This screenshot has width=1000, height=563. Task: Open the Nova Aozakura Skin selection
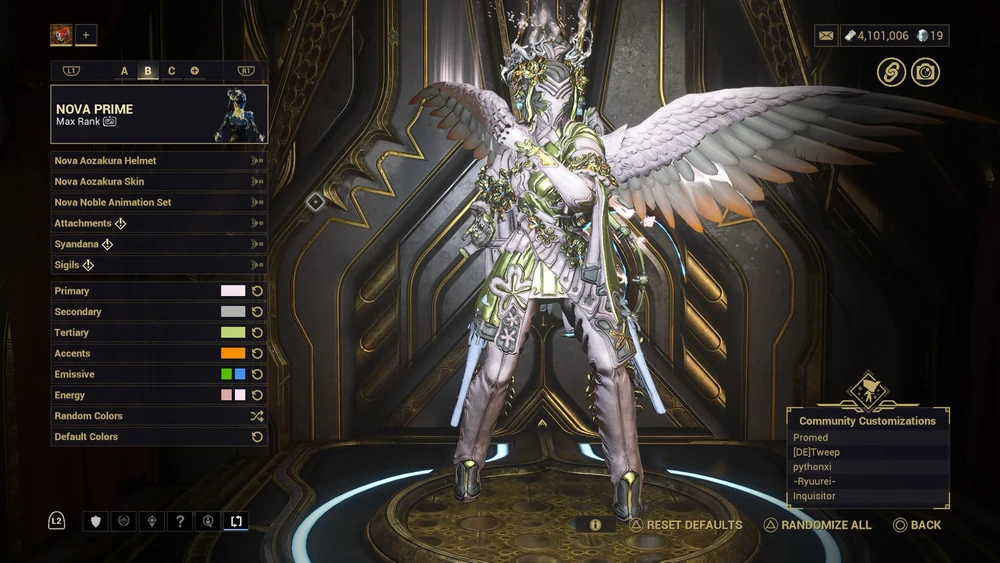click(158, 181)
